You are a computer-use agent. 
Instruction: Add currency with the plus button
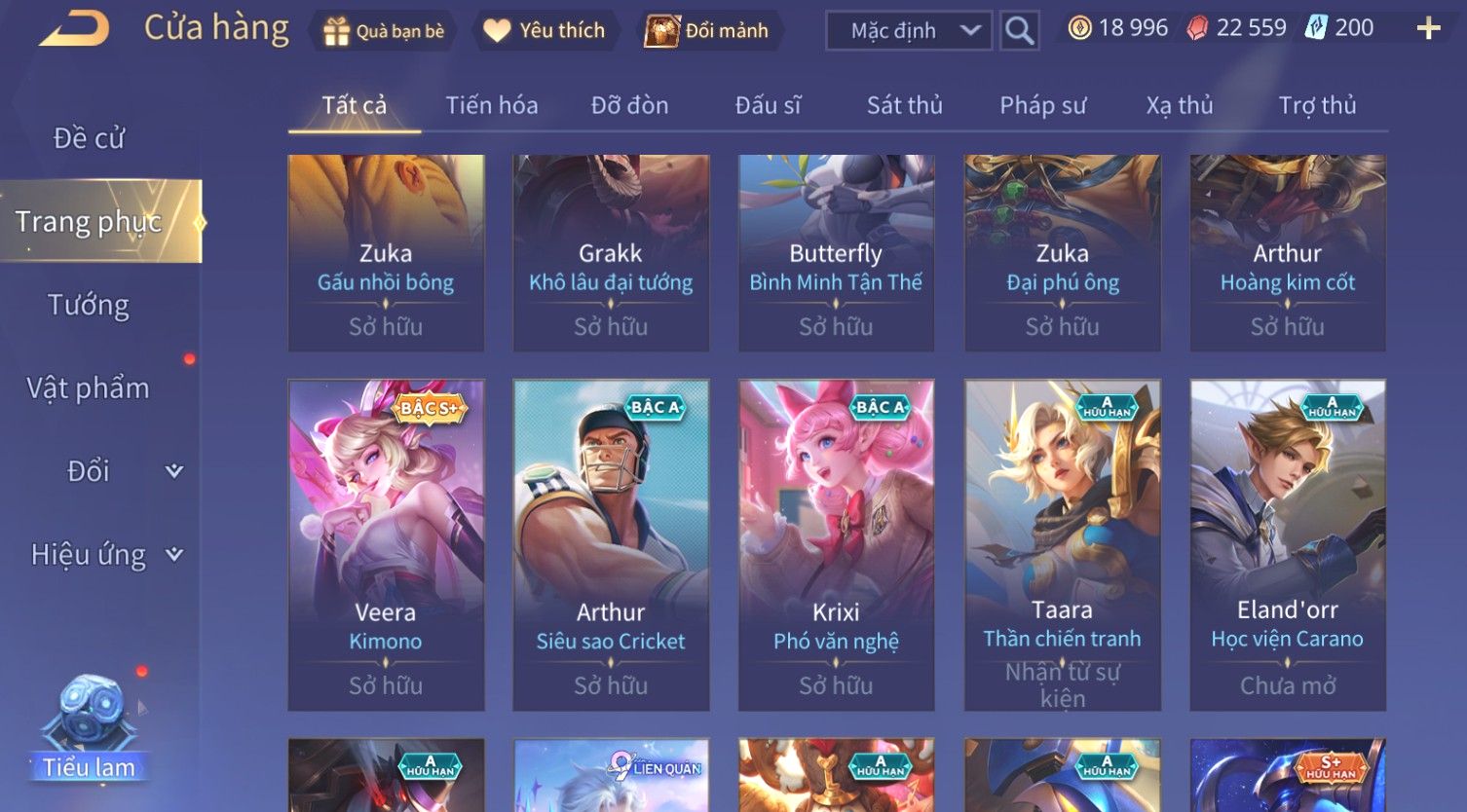point(1428,28)
